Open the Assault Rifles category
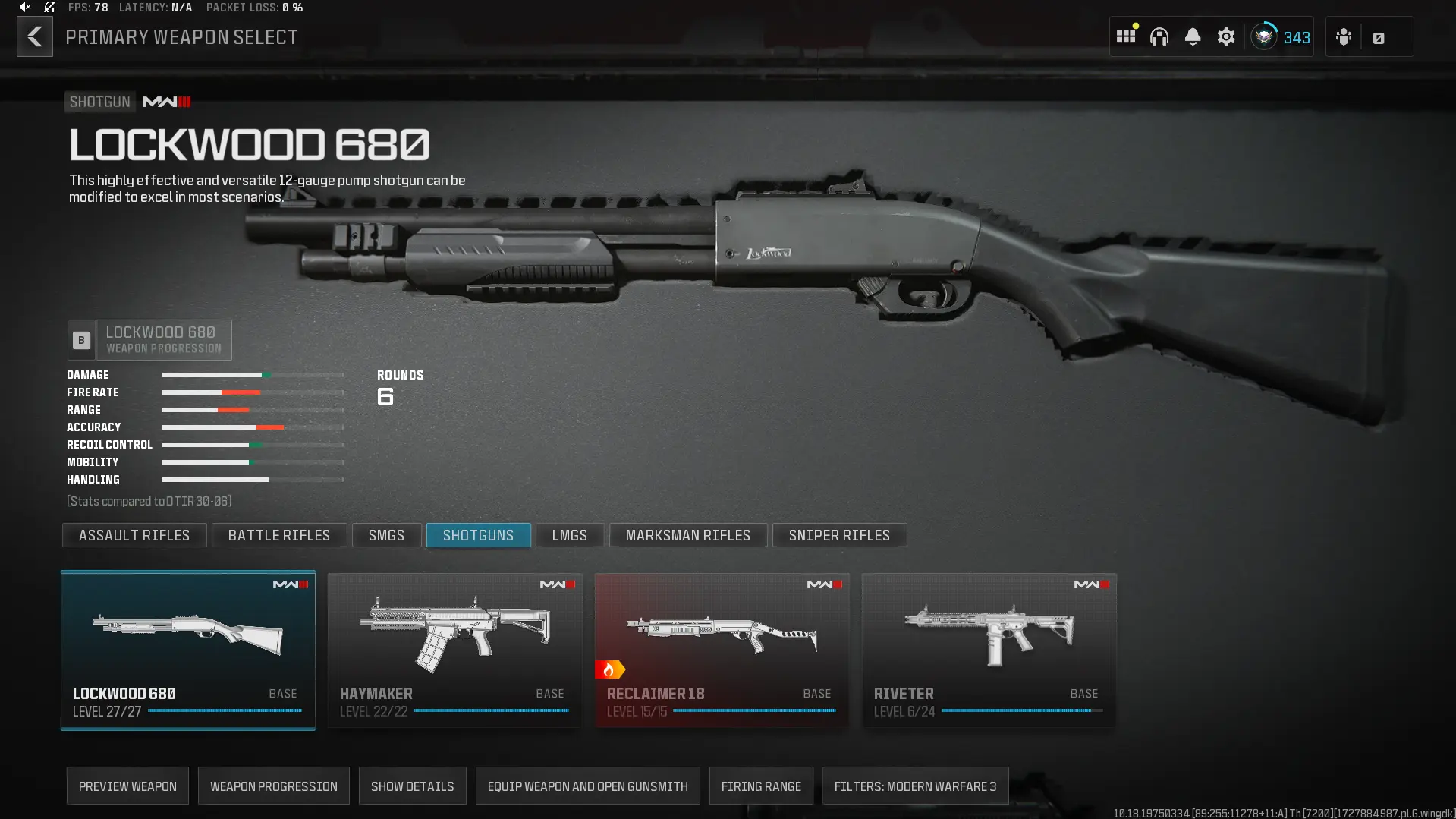The height and width of the screenshot is (819, 1456). pyautogui.click(x=134, y=535)
